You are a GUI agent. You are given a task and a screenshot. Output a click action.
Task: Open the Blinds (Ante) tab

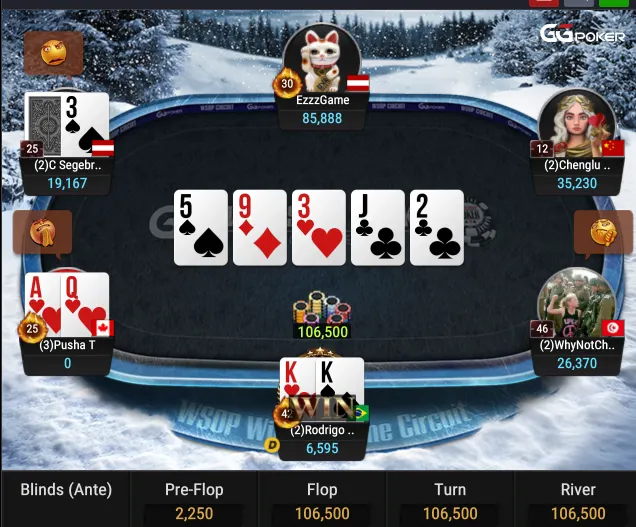pyautogui.click(x=66, y=499)
